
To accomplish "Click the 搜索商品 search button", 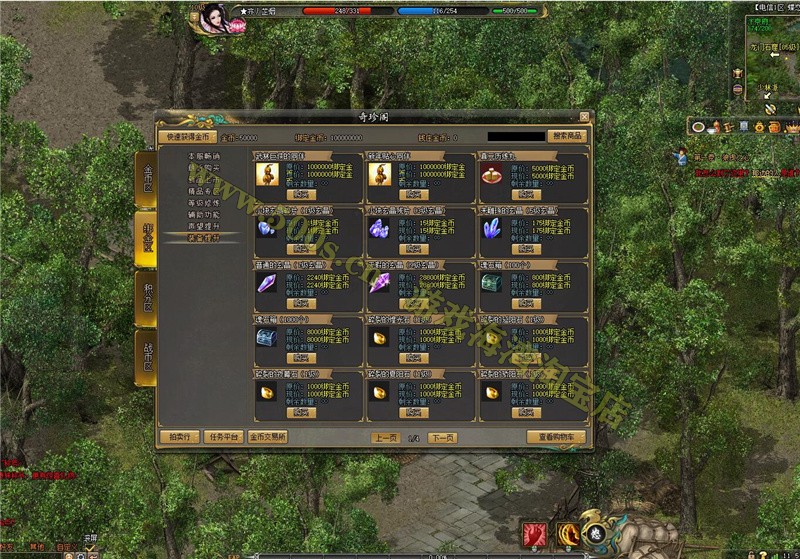I will point(568,136).
